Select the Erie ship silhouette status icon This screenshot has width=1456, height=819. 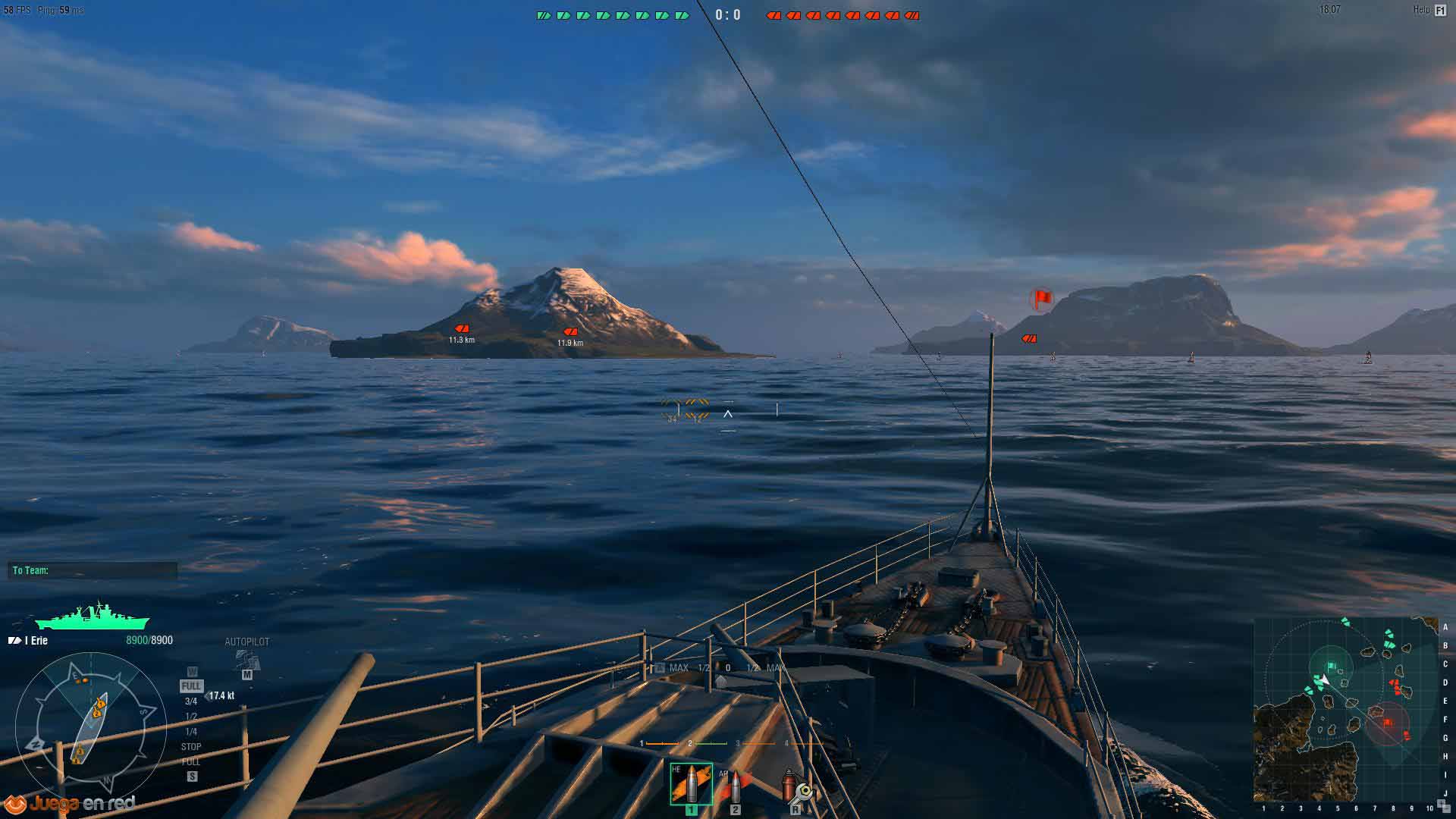click(x=93, y=617)
